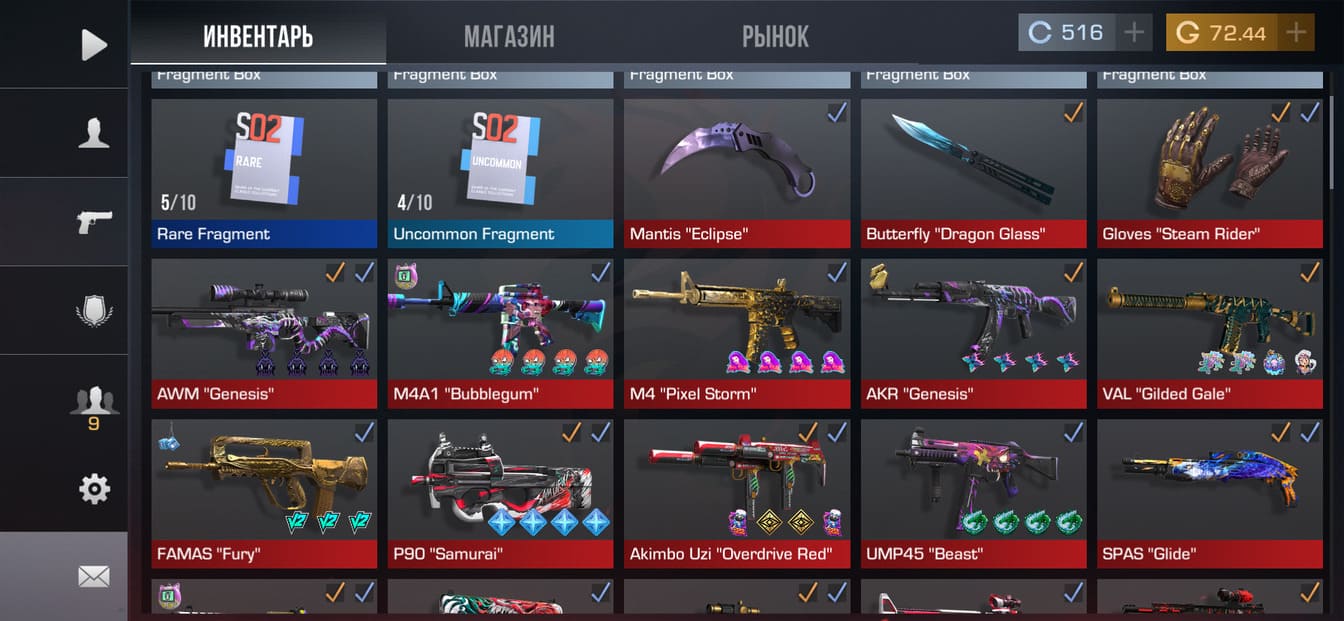Open the gear settings icon
Image resolution: width=1344 pixels, height=621 pixels.
(x=93, y=489)
